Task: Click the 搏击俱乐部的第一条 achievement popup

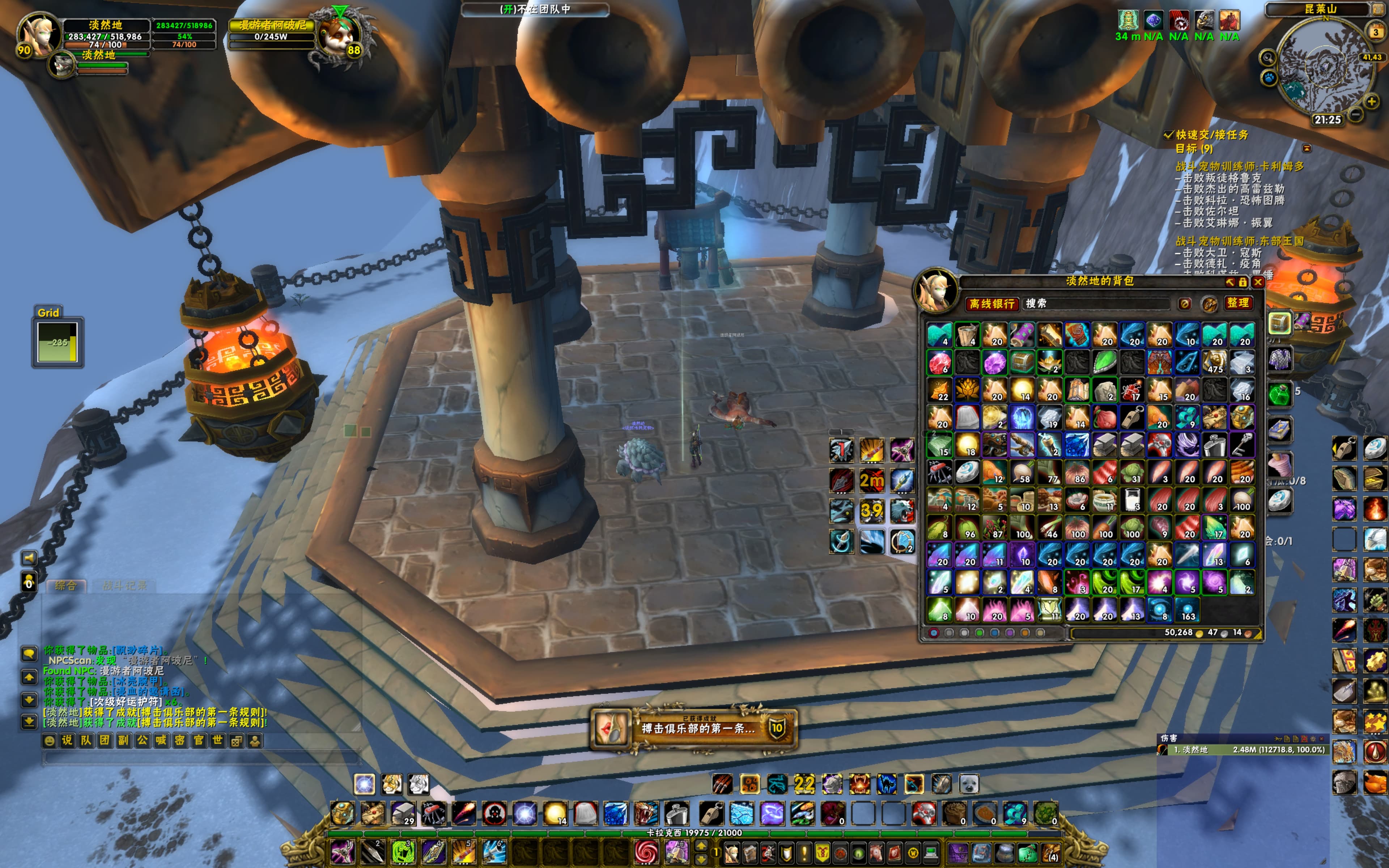Action: [693, 728]
